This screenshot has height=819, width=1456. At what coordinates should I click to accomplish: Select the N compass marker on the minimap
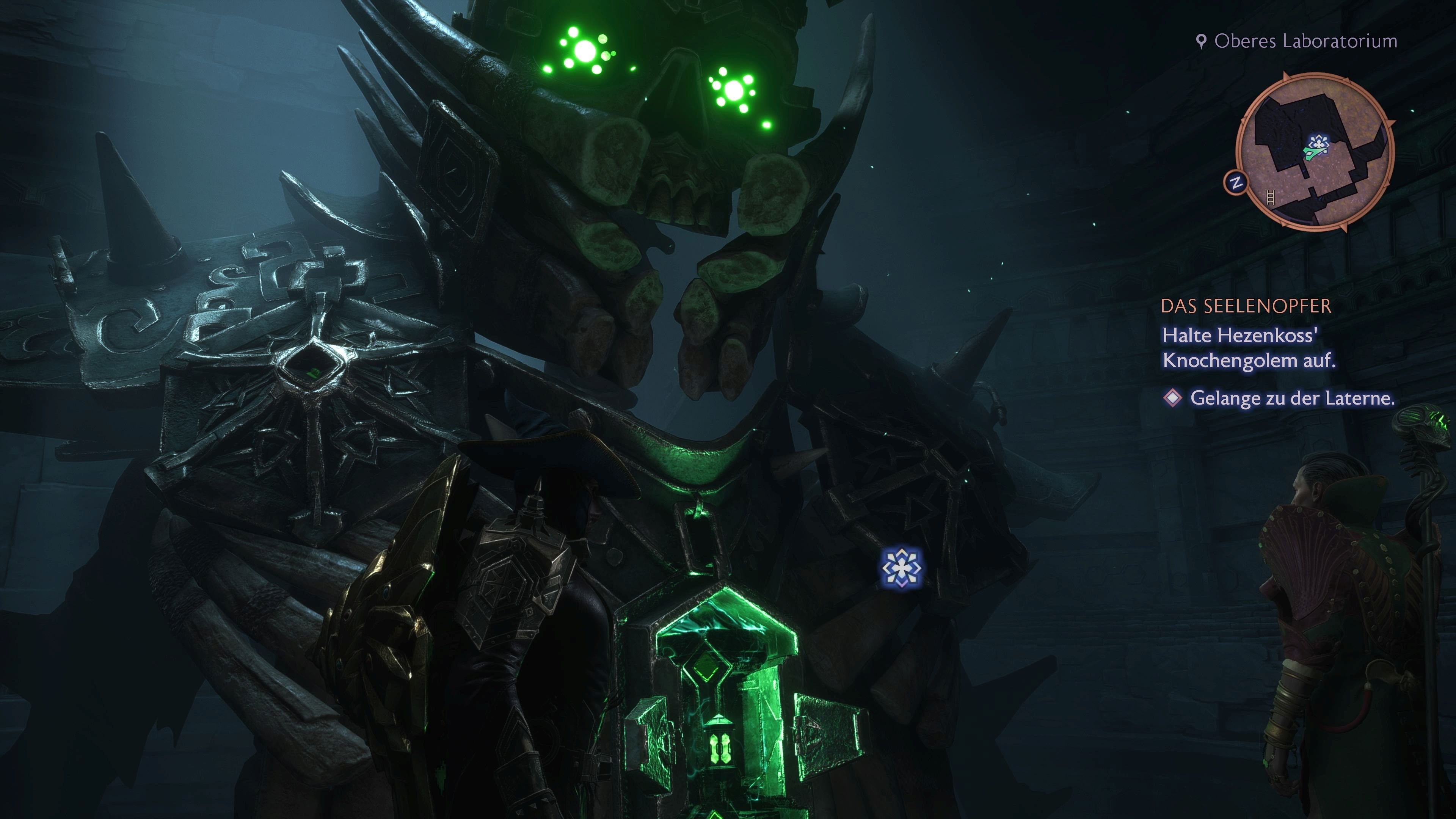point(1237,182)
